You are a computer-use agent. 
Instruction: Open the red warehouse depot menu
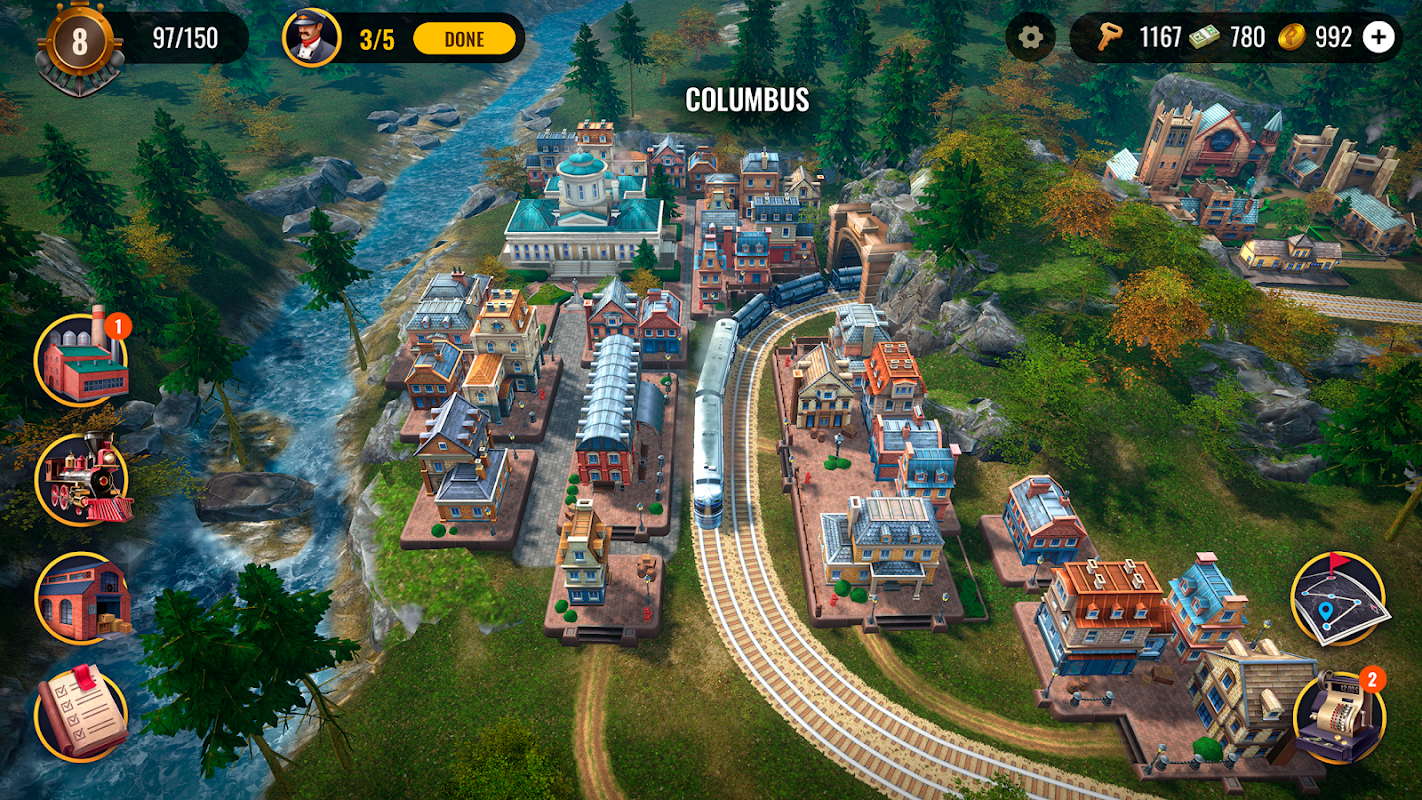pyautogui.click(x=82, y=598)
